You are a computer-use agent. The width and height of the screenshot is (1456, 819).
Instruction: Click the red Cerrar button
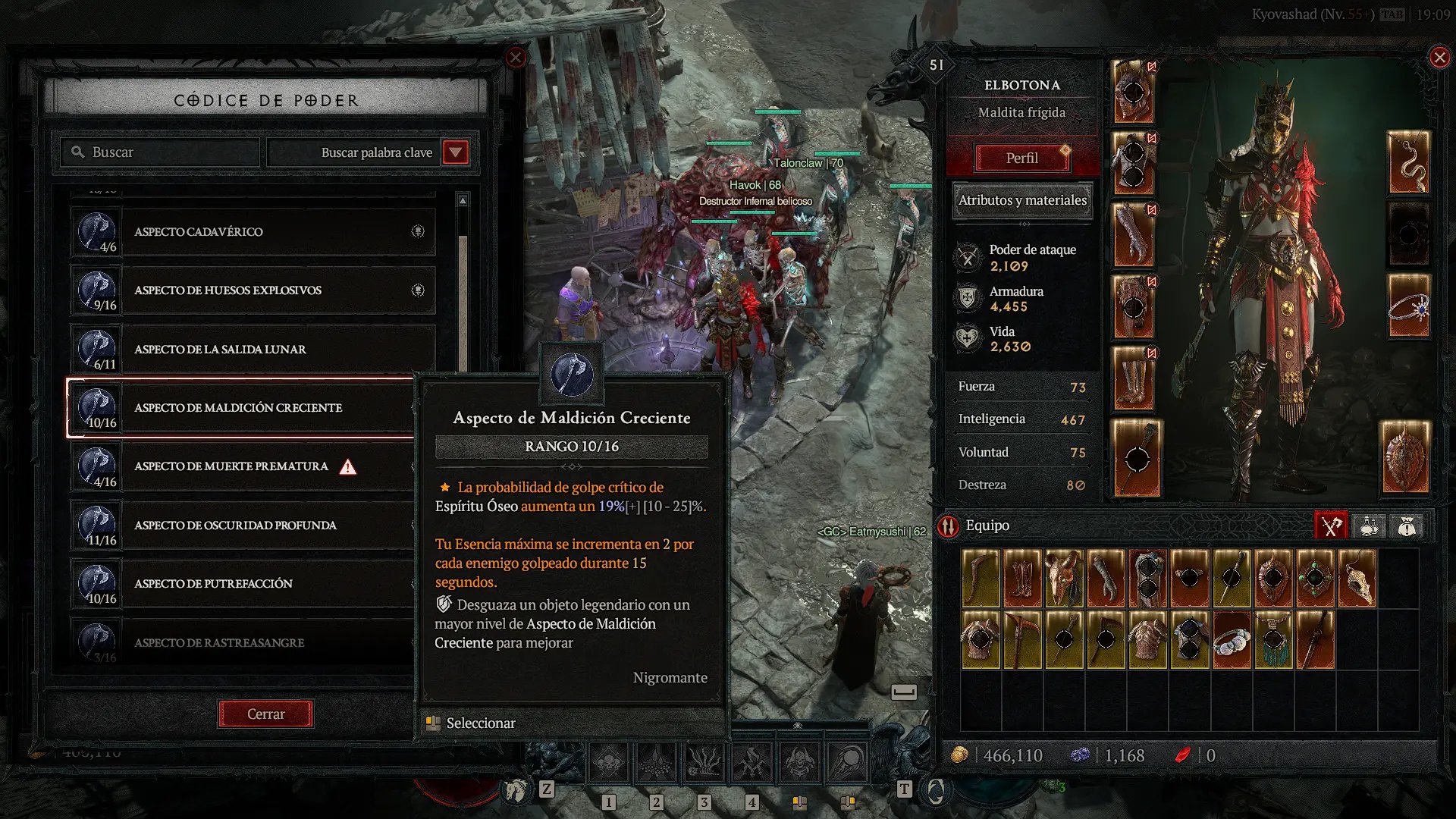(265, 714)
